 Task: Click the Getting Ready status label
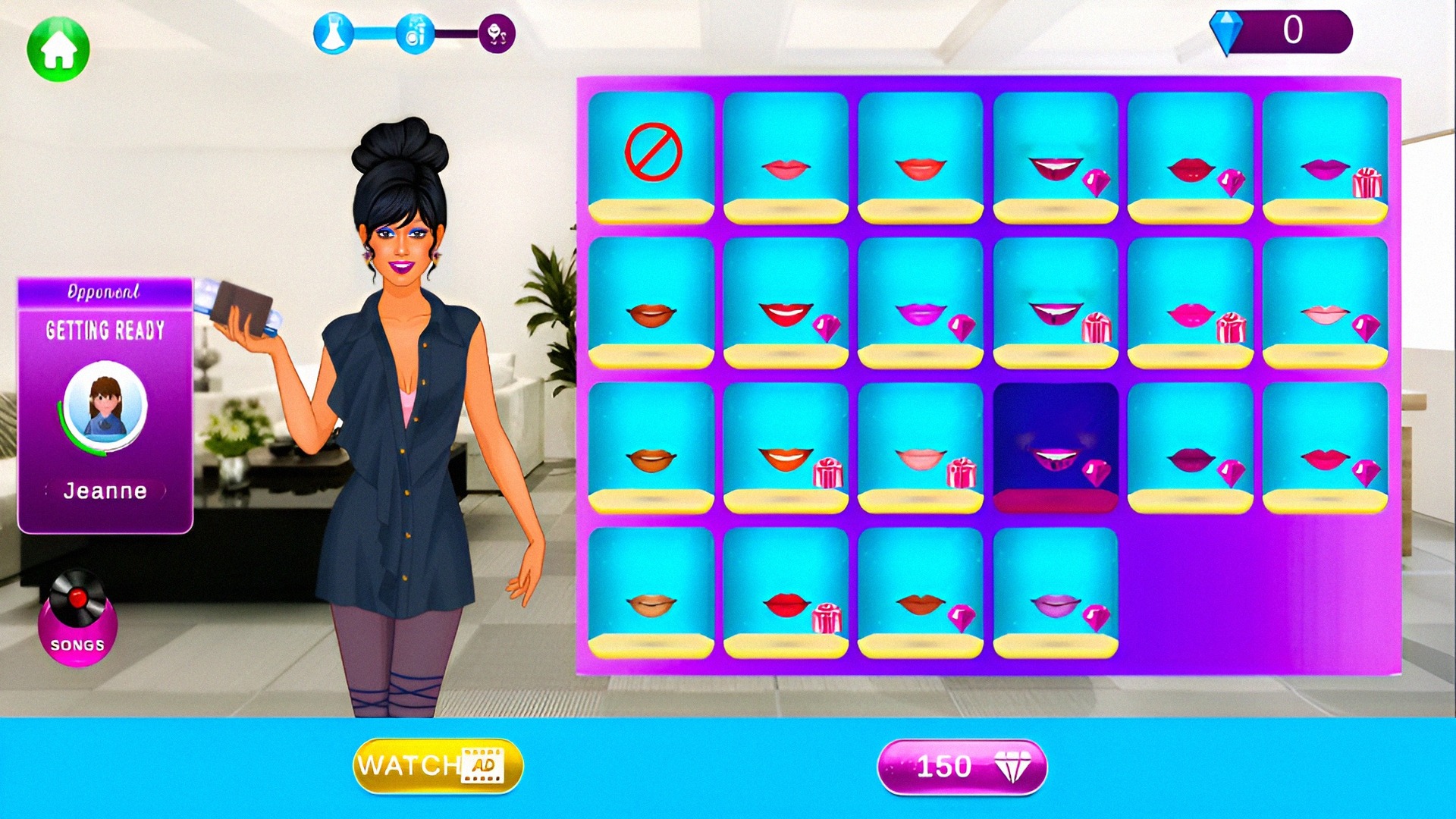pos(105,330)
